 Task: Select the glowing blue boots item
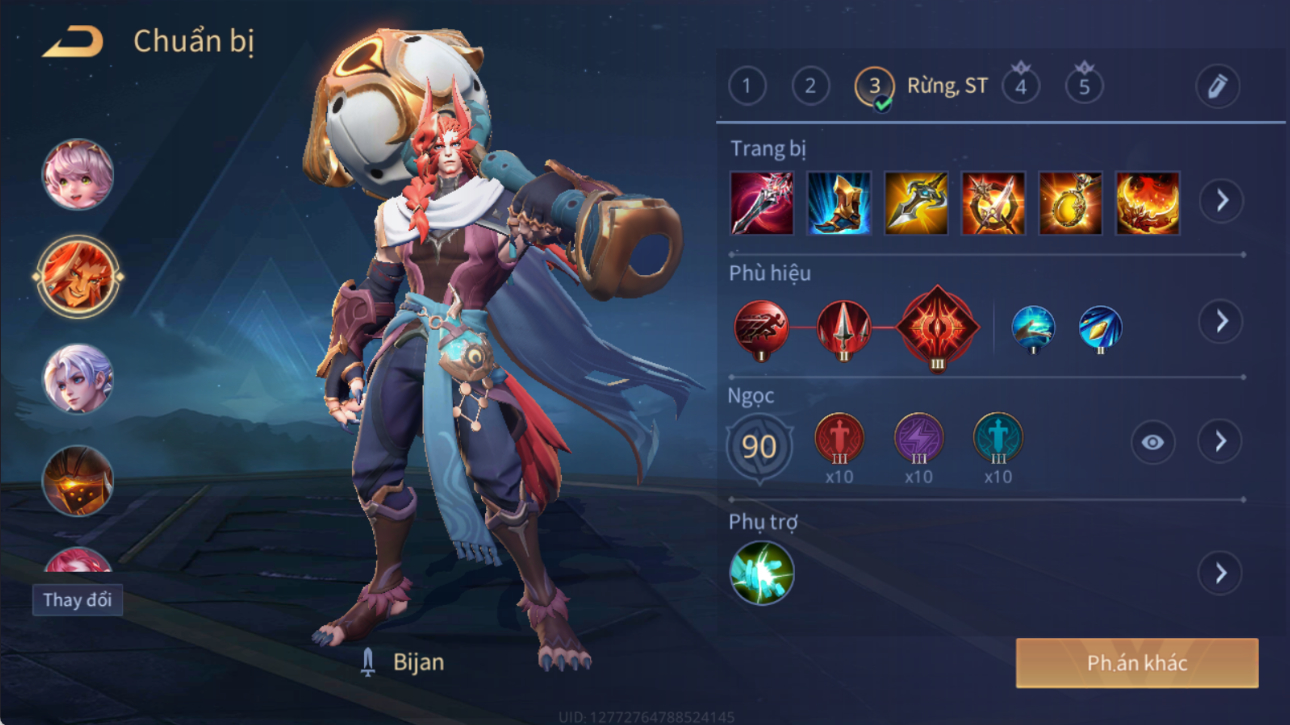[x=839, y=203]
